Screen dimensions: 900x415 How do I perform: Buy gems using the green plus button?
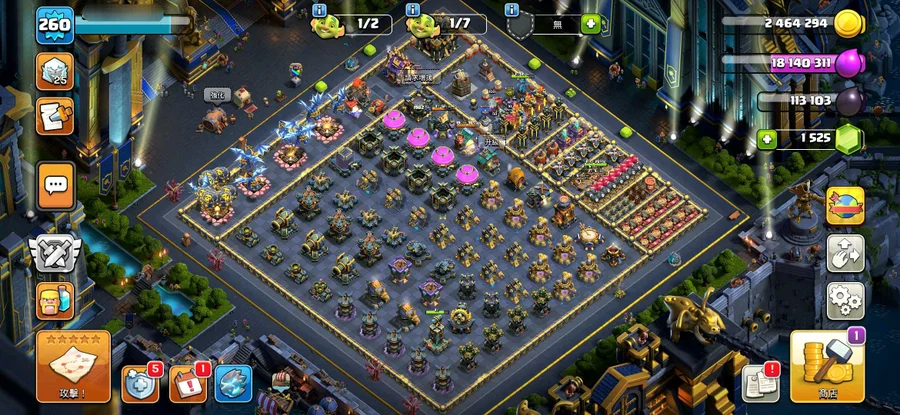click(768, 139)
